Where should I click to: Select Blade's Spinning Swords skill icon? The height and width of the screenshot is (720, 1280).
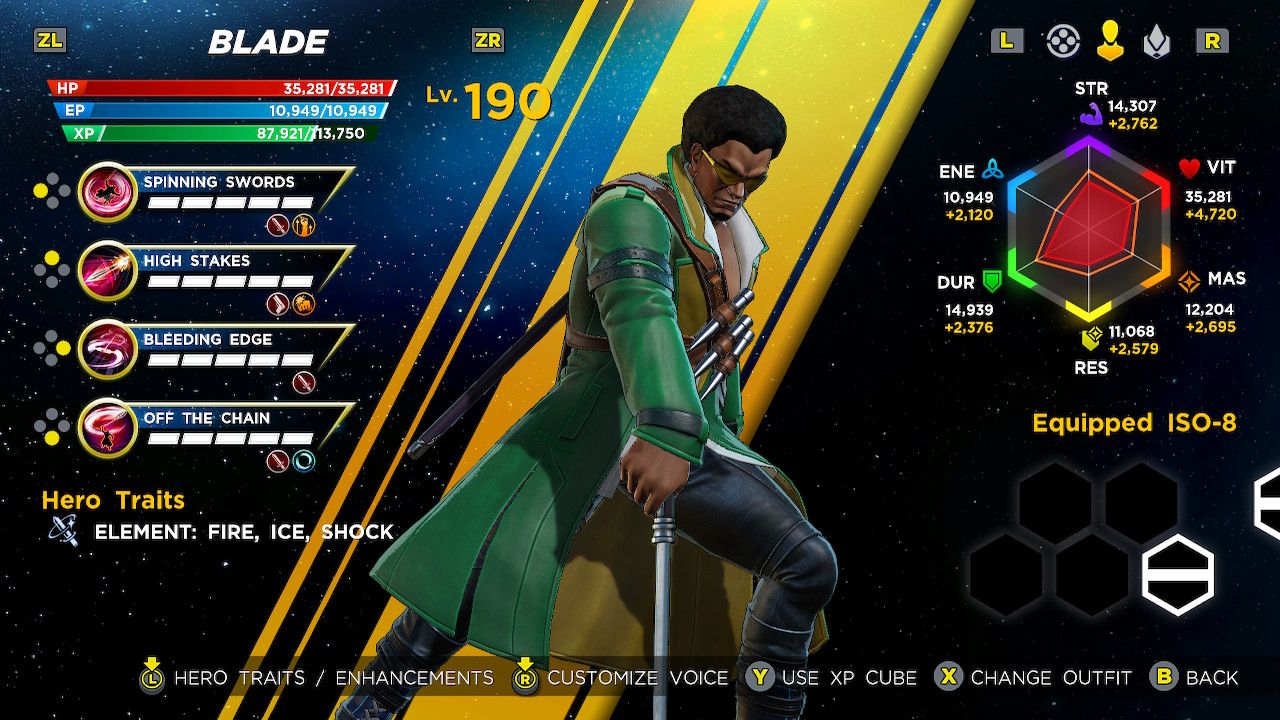tap(105, 190)
